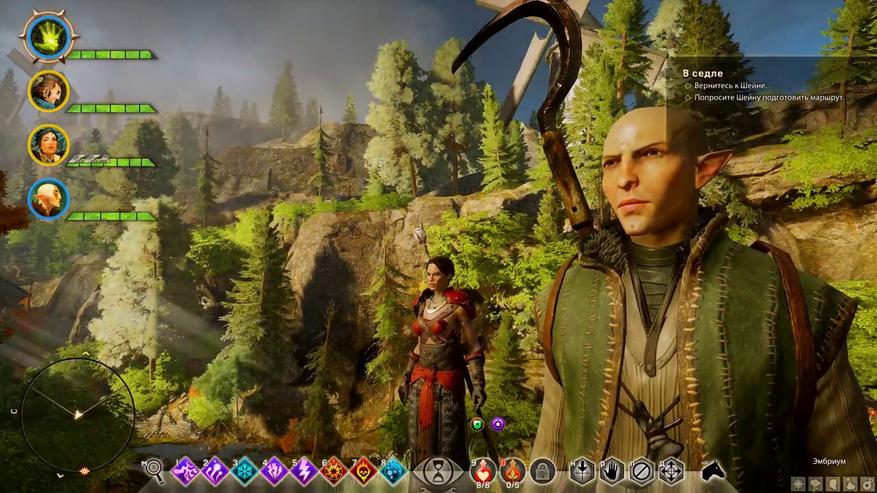Click the four-arrows move command icon
Image resolution: width=877 pixels, height=493 pixels.
click(x=671, y=471)
